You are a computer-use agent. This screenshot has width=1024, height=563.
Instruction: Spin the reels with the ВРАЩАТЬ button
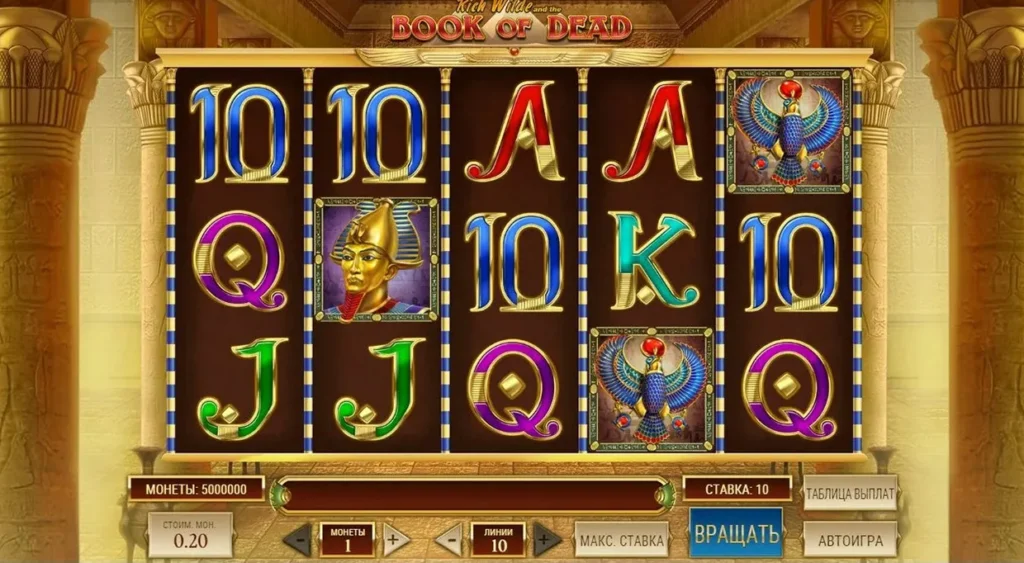pos(735,533)
